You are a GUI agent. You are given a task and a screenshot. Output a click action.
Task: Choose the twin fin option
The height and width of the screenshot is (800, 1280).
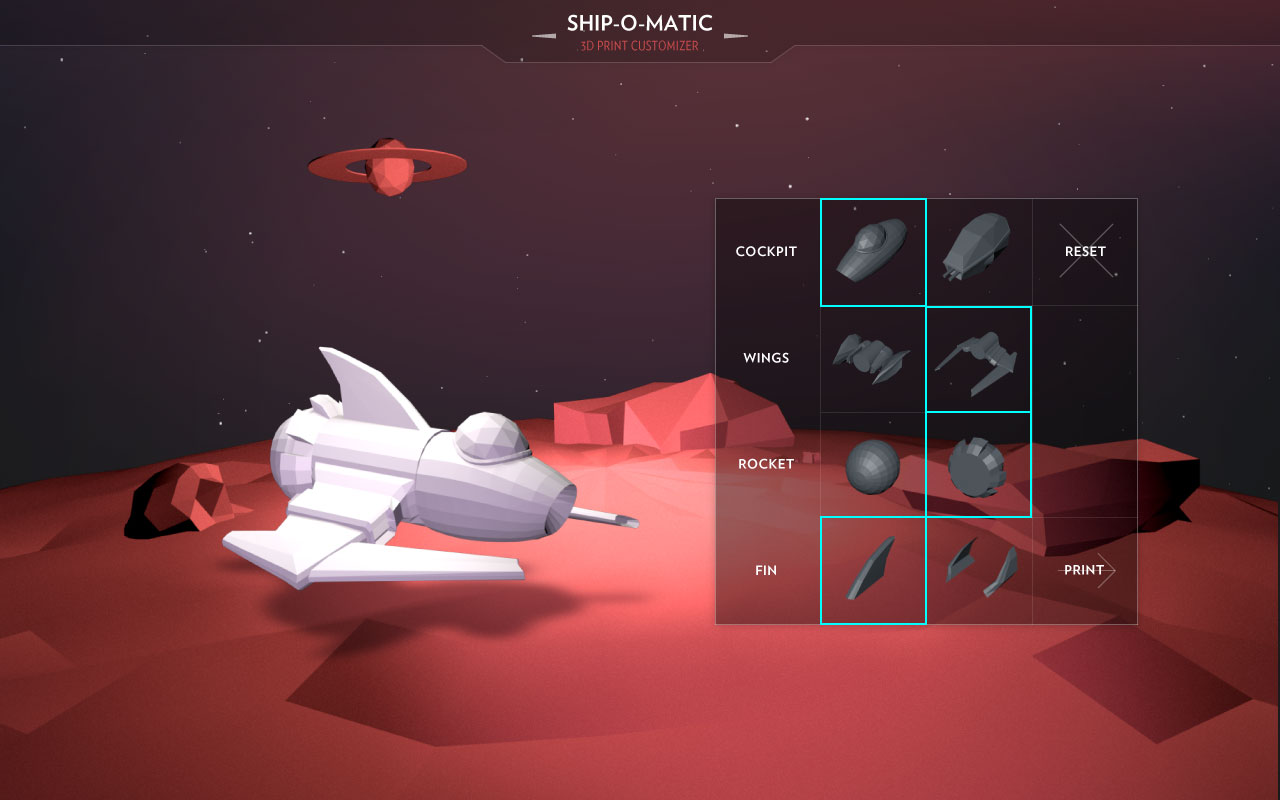click(x=979, y=571)
